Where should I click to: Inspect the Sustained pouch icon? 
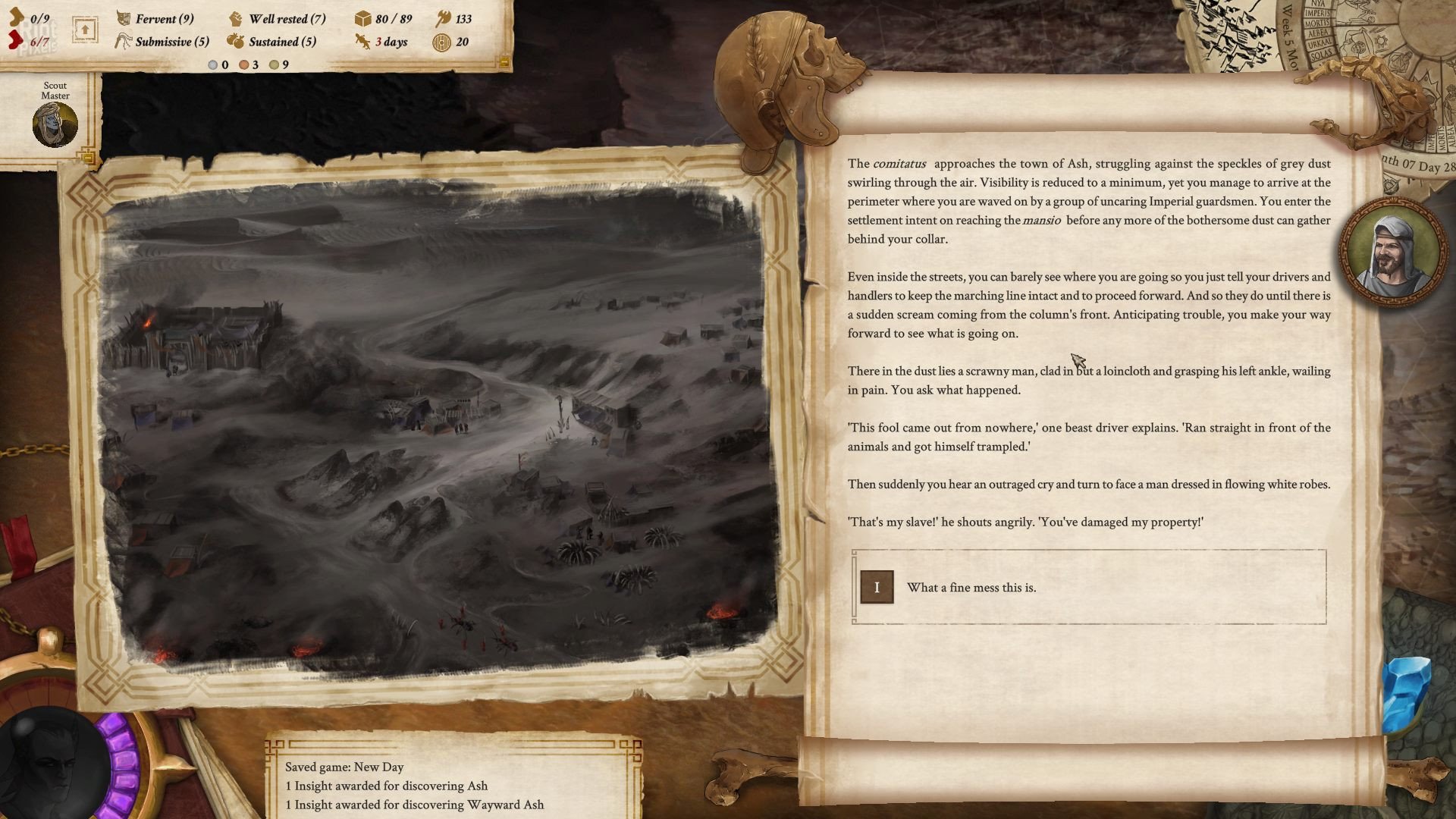tap(236, 42)
